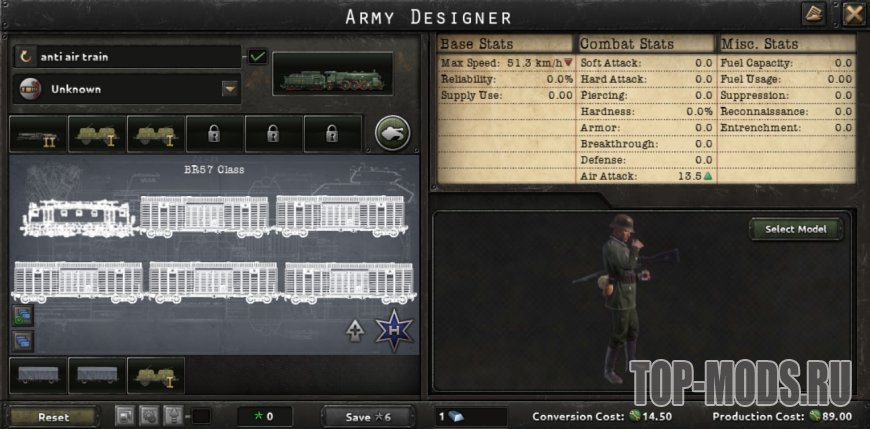Open the 'Unknown' dropdown
870x429 pixels.
pos(231,89)
